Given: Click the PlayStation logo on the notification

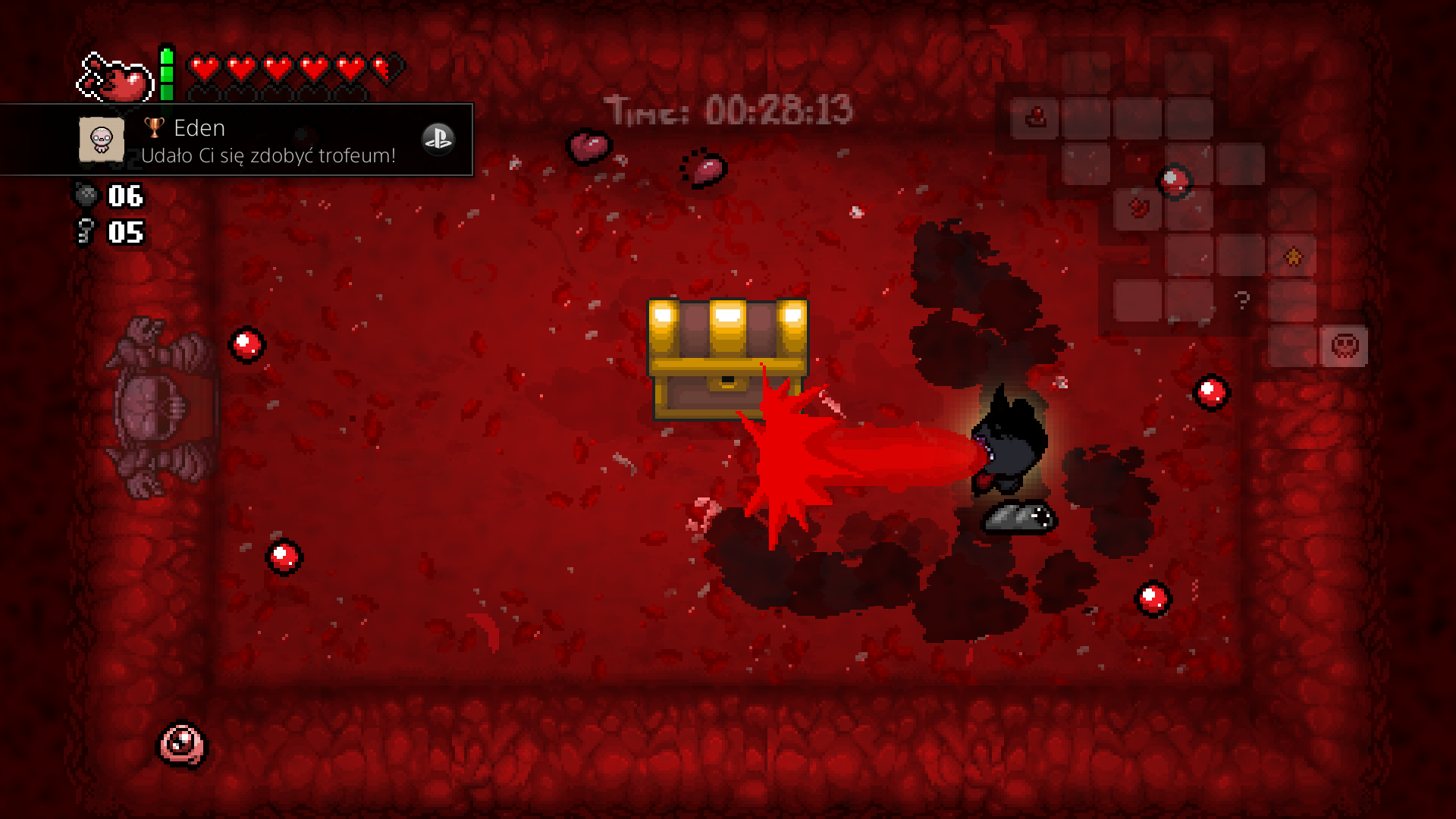Looking at the screenshot, I should (x=438, y=139).
